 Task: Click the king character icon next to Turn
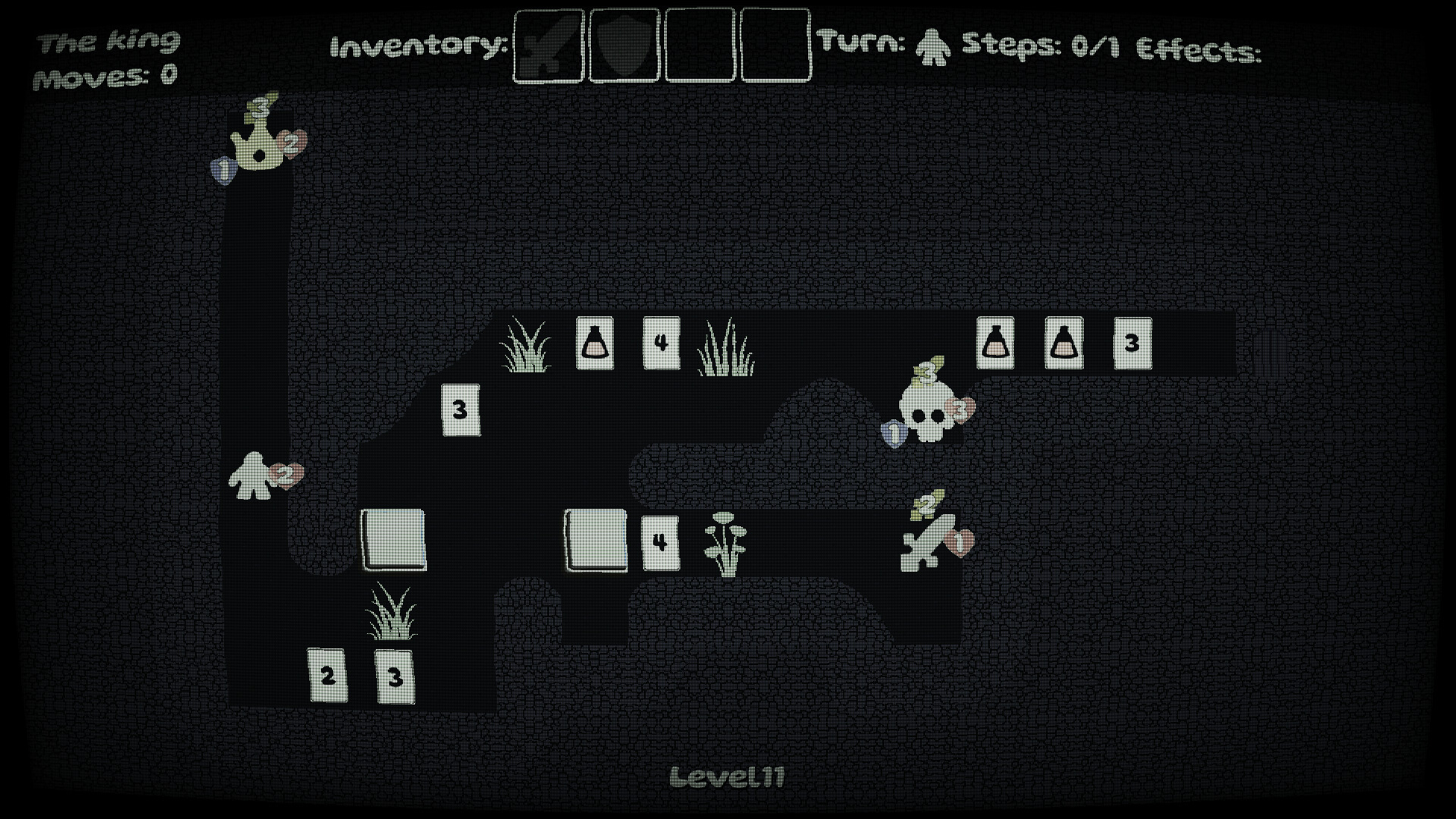click(x=933, y=49)
